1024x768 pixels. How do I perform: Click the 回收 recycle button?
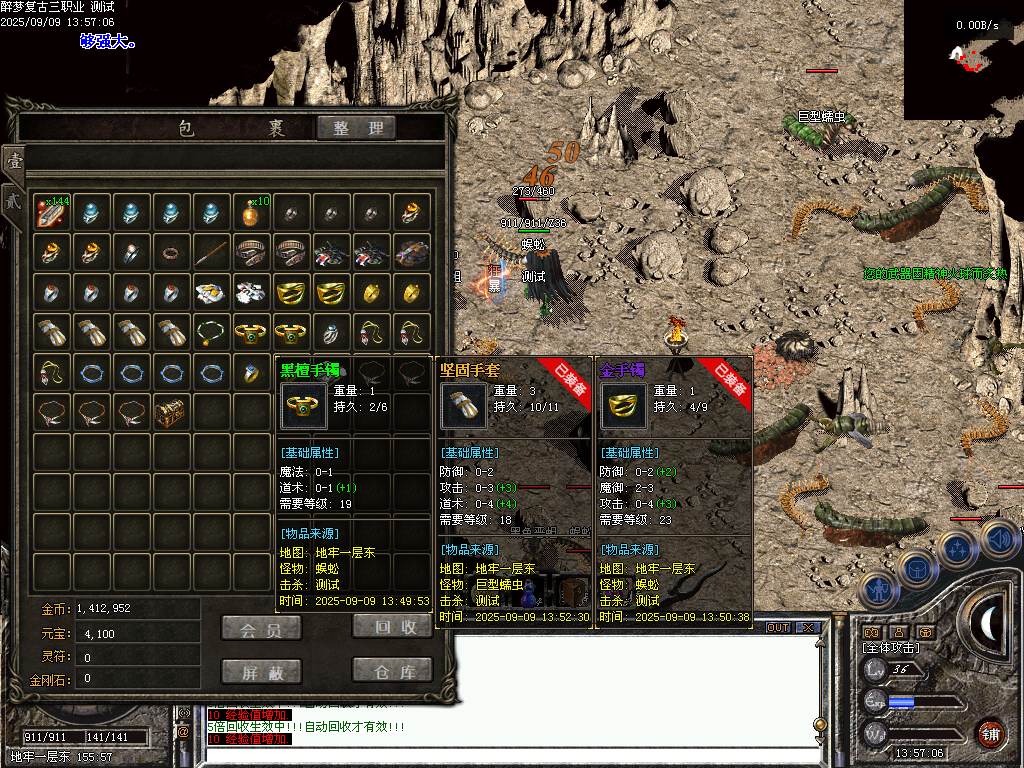coord(393,626)
